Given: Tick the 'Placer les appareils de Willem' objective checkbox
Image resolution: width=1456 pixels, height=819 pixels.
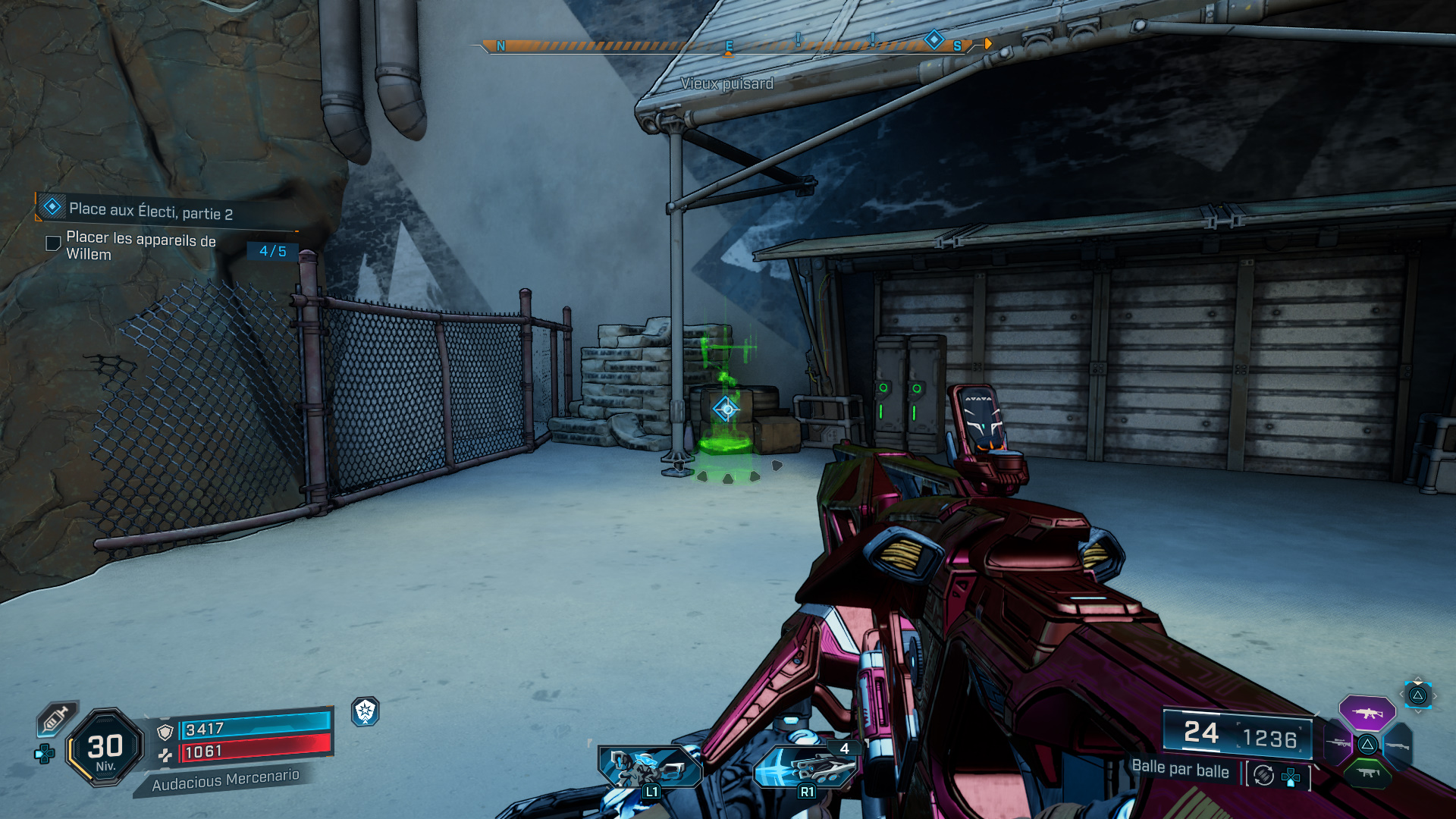Looking at the screenshot, I should (53, 243).
